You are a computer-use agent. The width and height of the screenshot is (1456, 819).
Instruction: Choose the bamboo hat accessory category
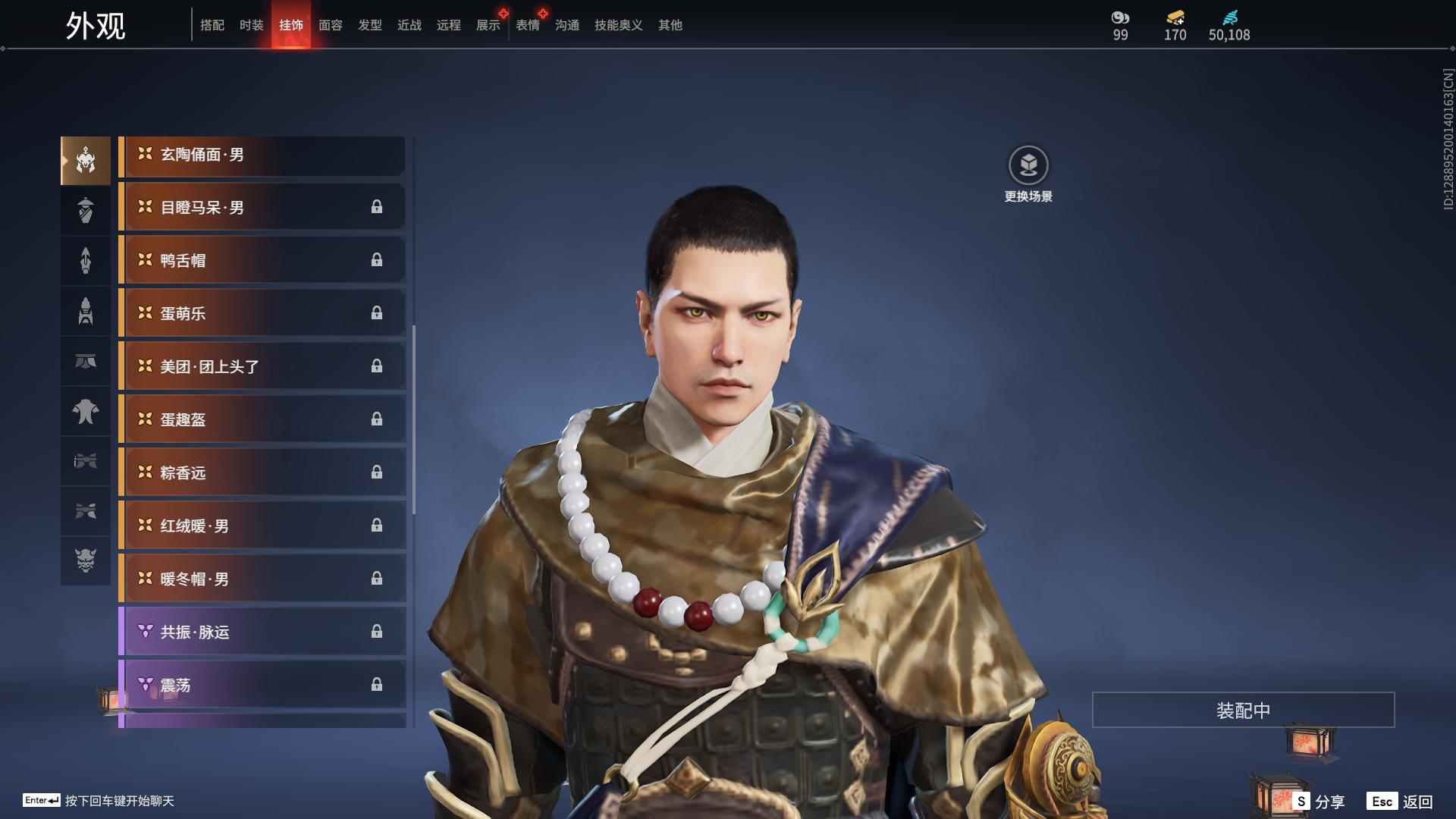pos(86,210)
